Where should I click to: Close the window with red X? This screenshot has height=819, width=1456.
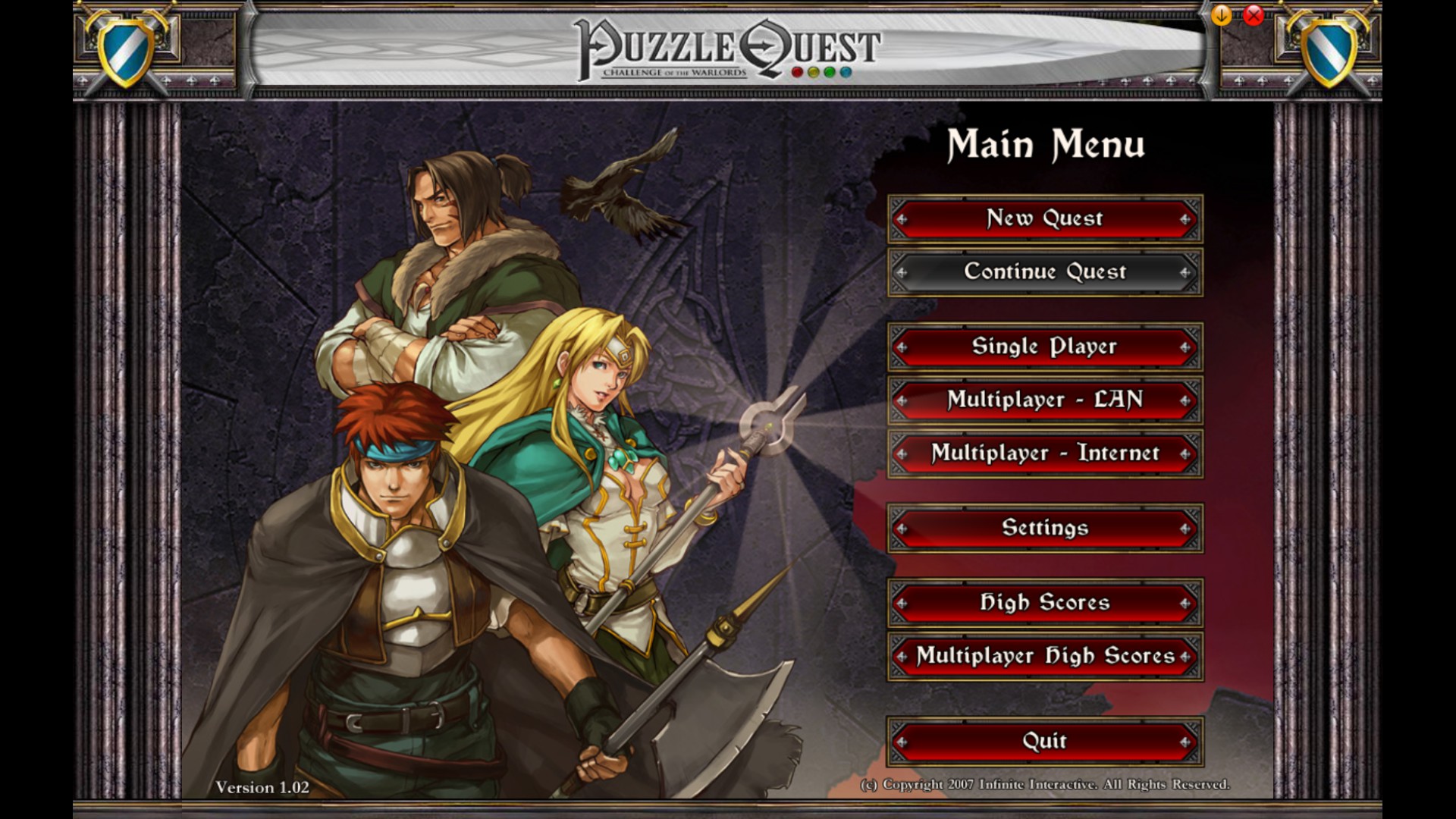(x=1254, y=15)
